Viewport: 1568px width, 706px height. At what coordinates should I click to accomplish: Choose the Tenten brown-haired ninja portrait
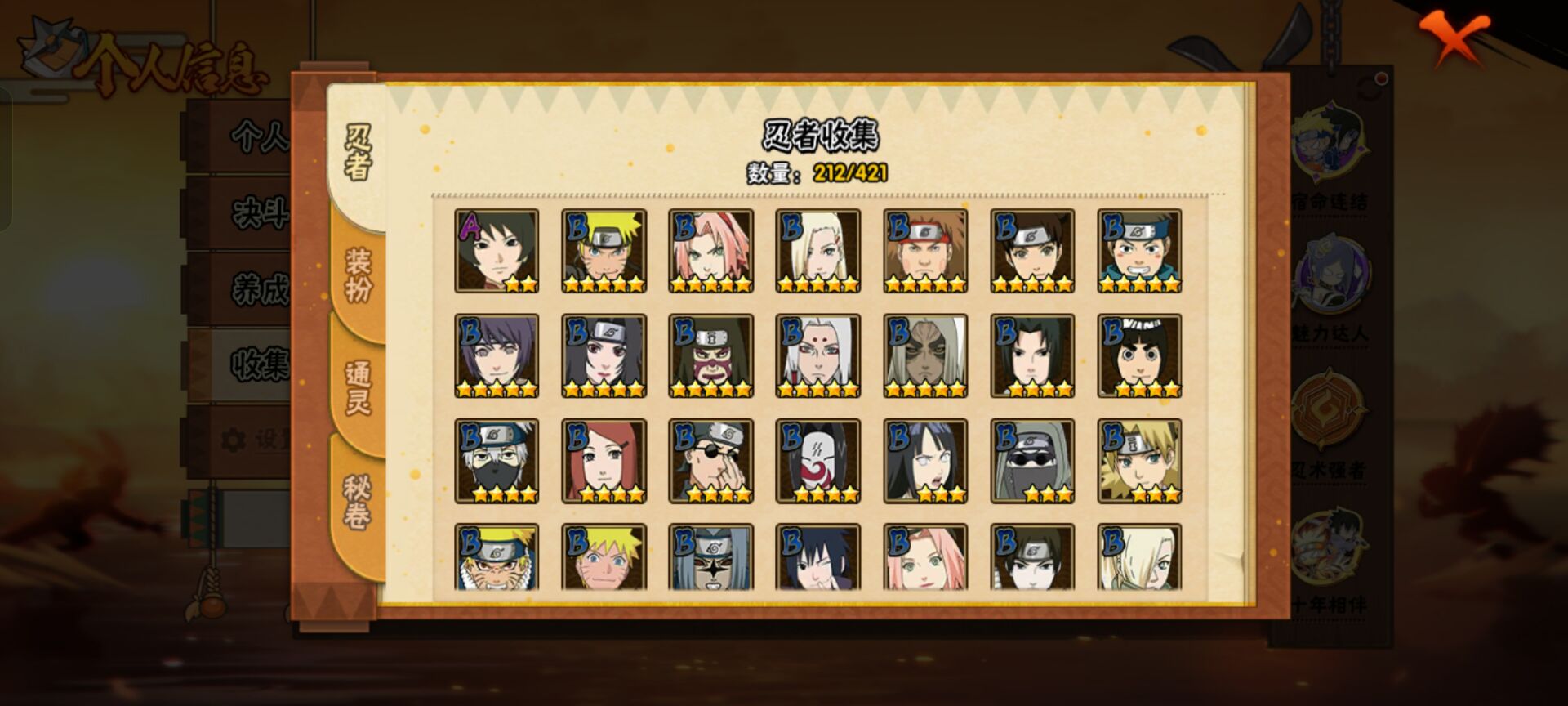point(1032,251)
